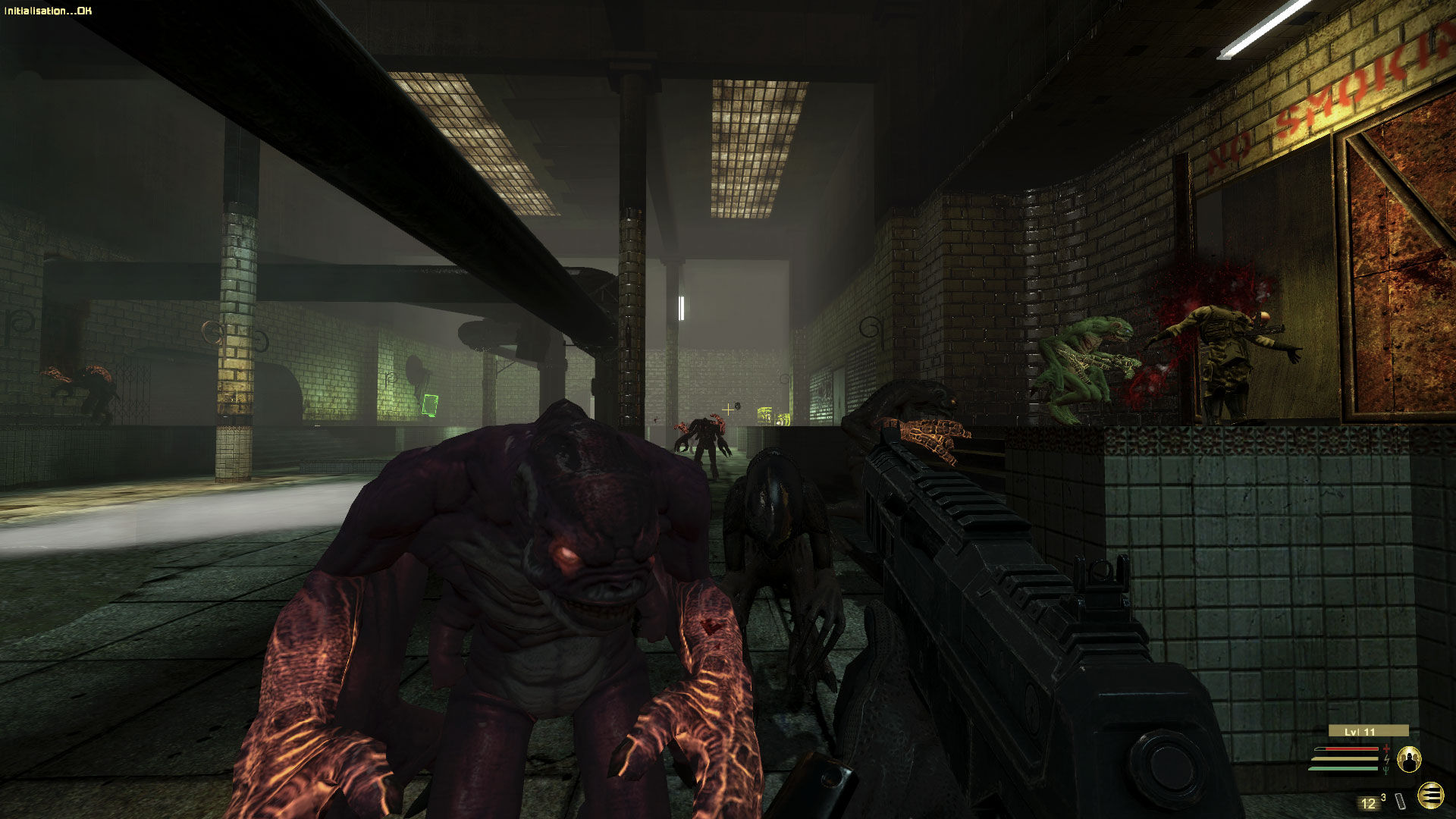Click the lightning energy symbol
The image size is (1456, 819).
click(x=1387, y=759)
